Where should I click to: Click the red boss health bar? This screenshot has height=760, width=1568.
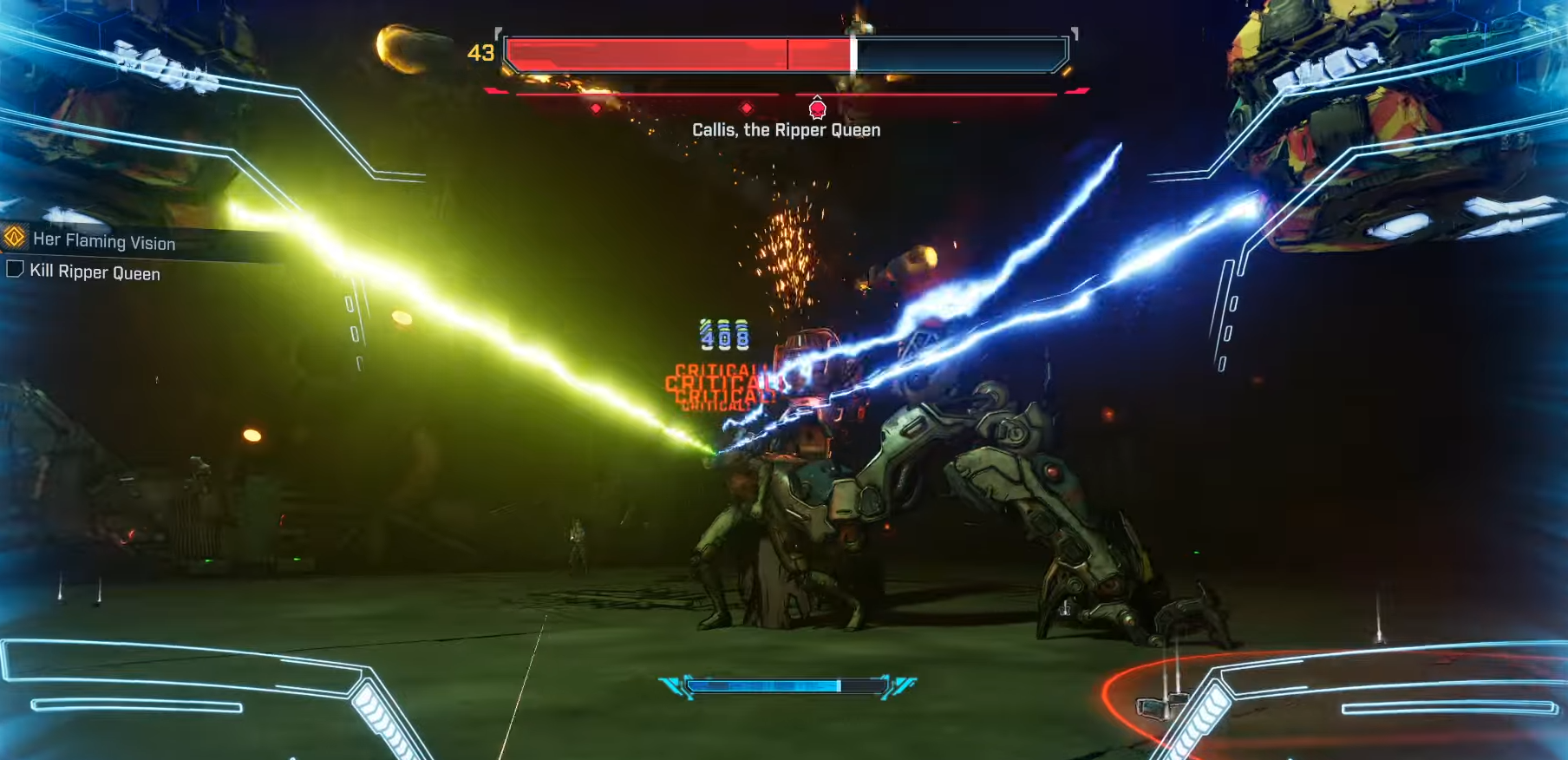coord(676,54)
